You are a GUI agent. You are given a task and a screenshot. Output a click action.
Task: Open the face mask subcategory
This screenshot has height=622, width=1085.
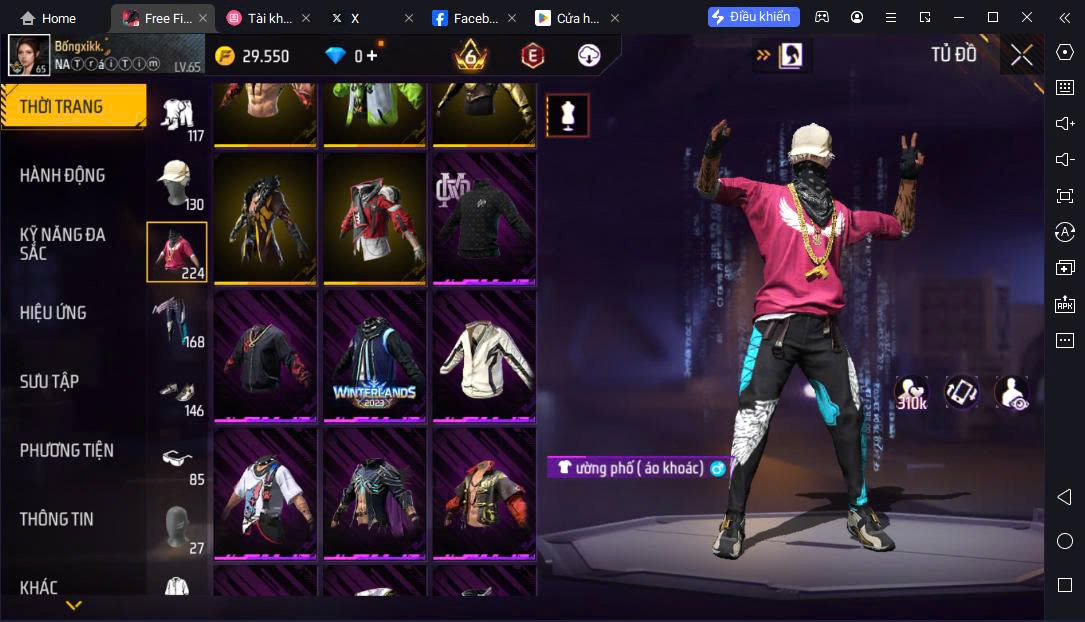click(x=178, y=526)
